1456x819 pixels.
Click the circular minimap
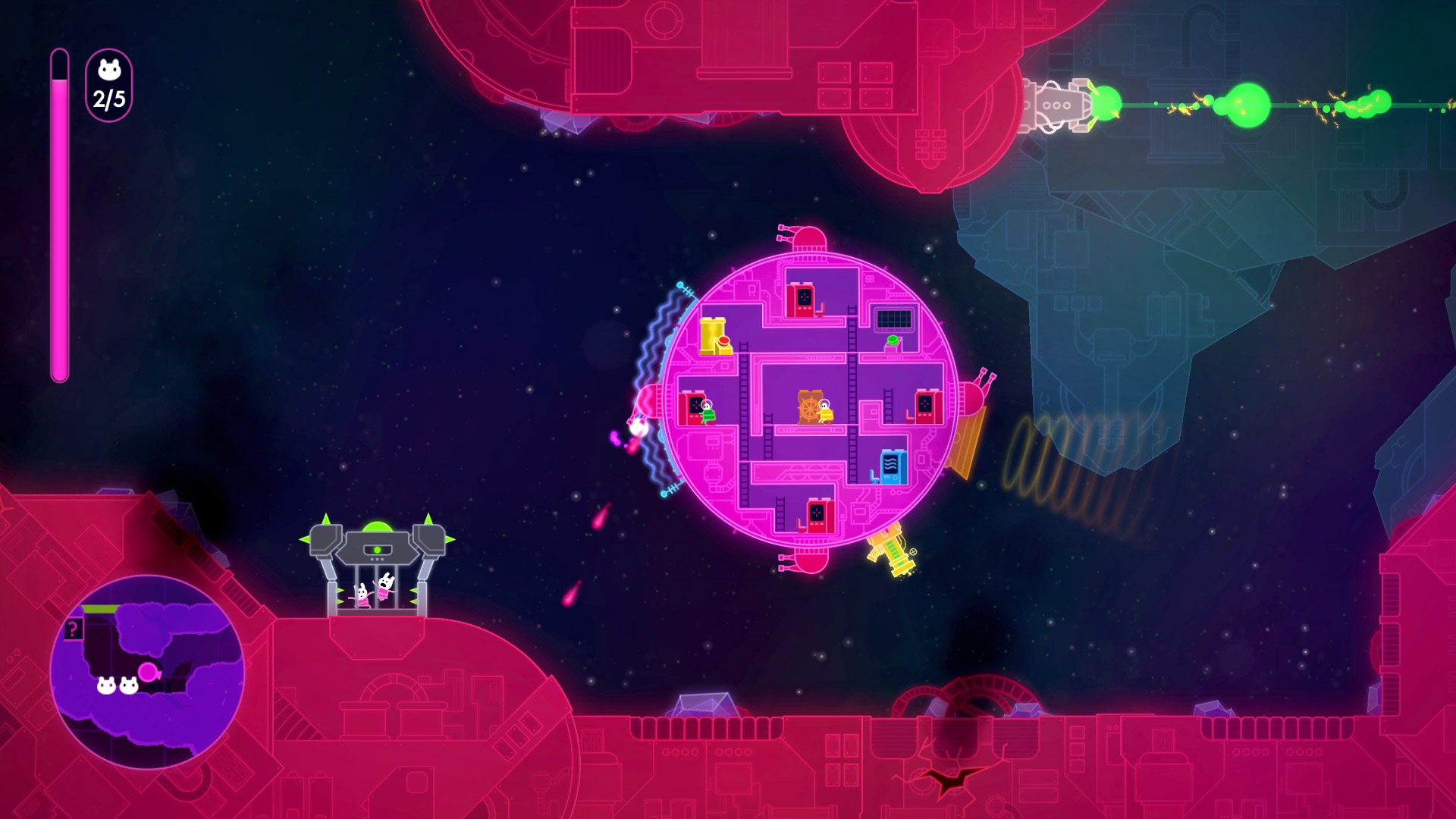tap(147, 671)
